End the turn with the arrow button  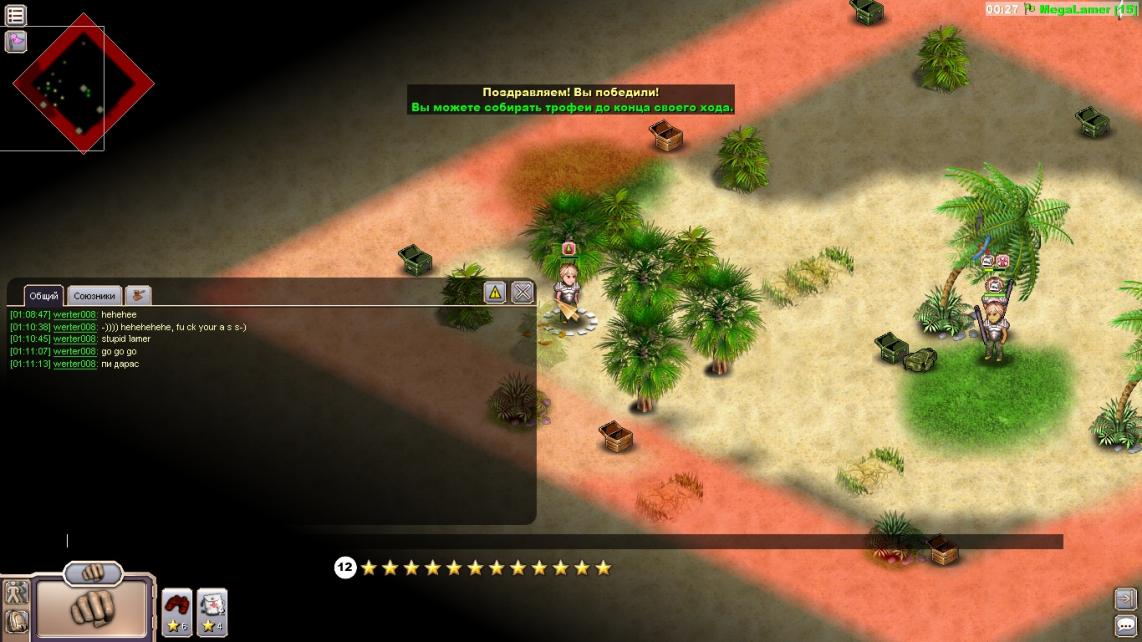tap(1126, 599)
